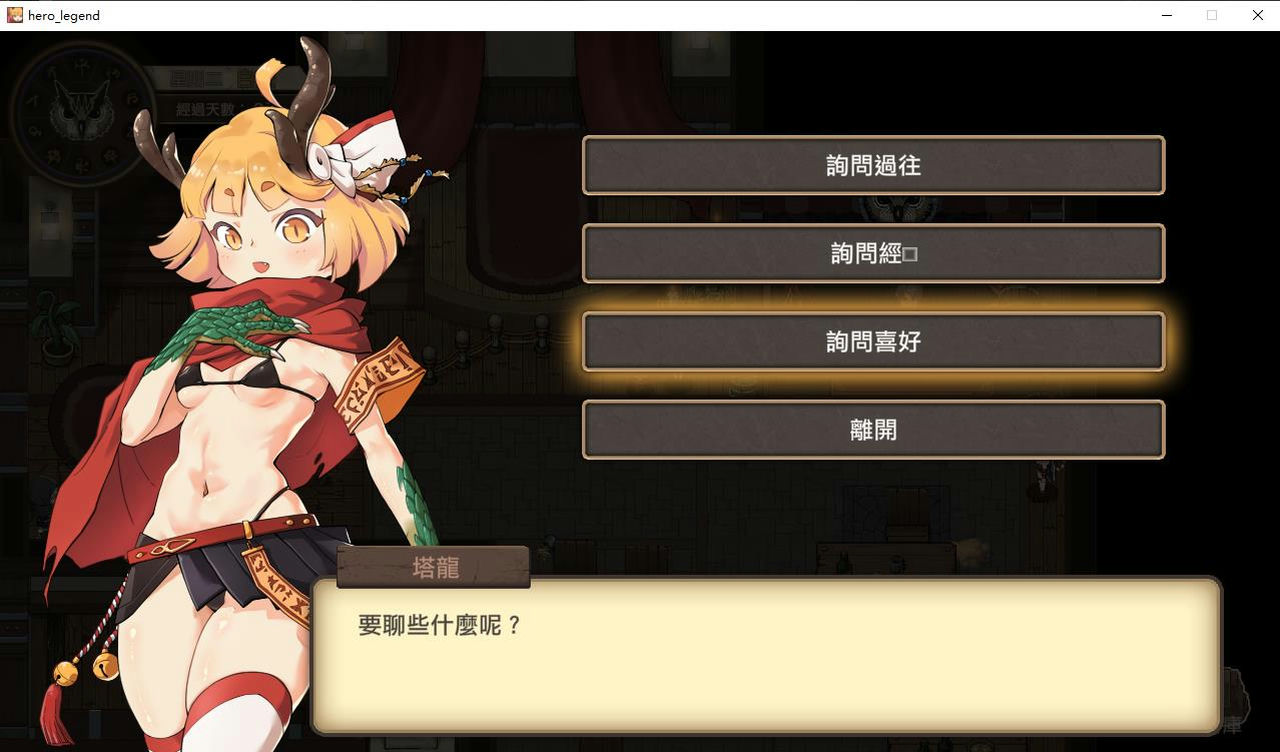This screenshot has width=1280, height=752.
Task: Choose the 離開 option to leave the conversation
Action: 873,429
